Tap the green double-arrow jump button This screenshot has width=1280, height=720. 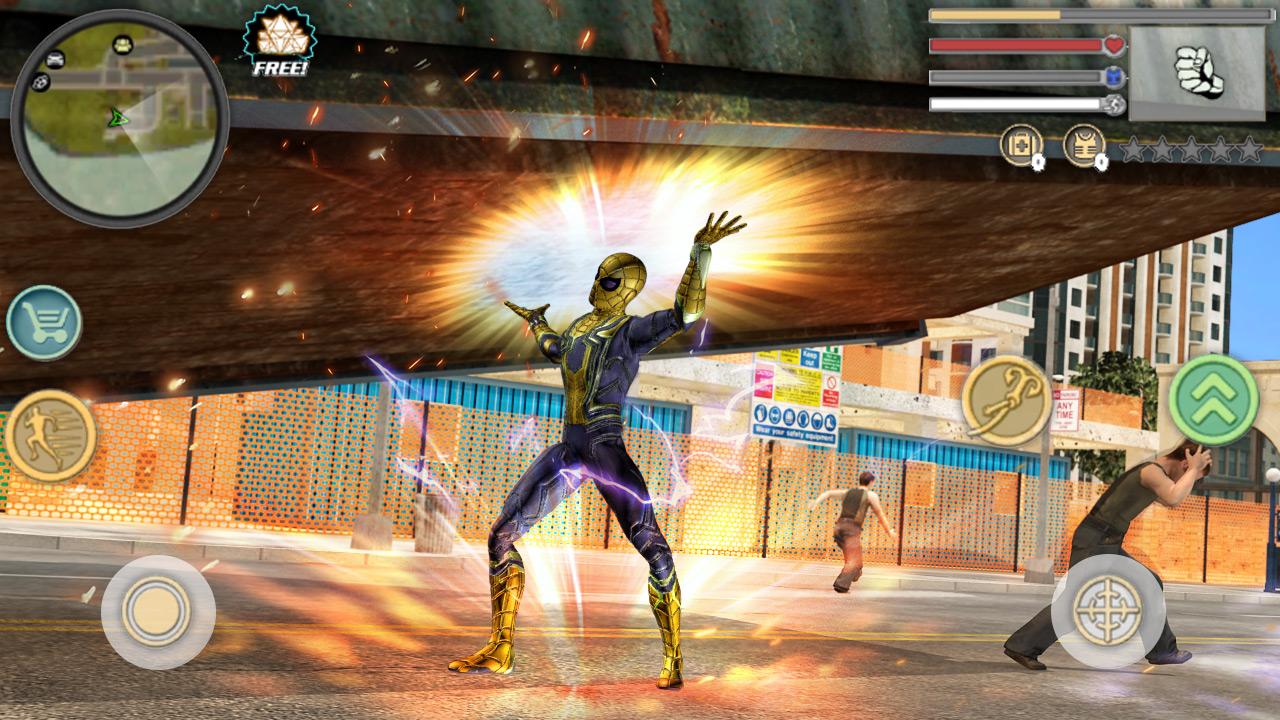[x=1213, y=399]
